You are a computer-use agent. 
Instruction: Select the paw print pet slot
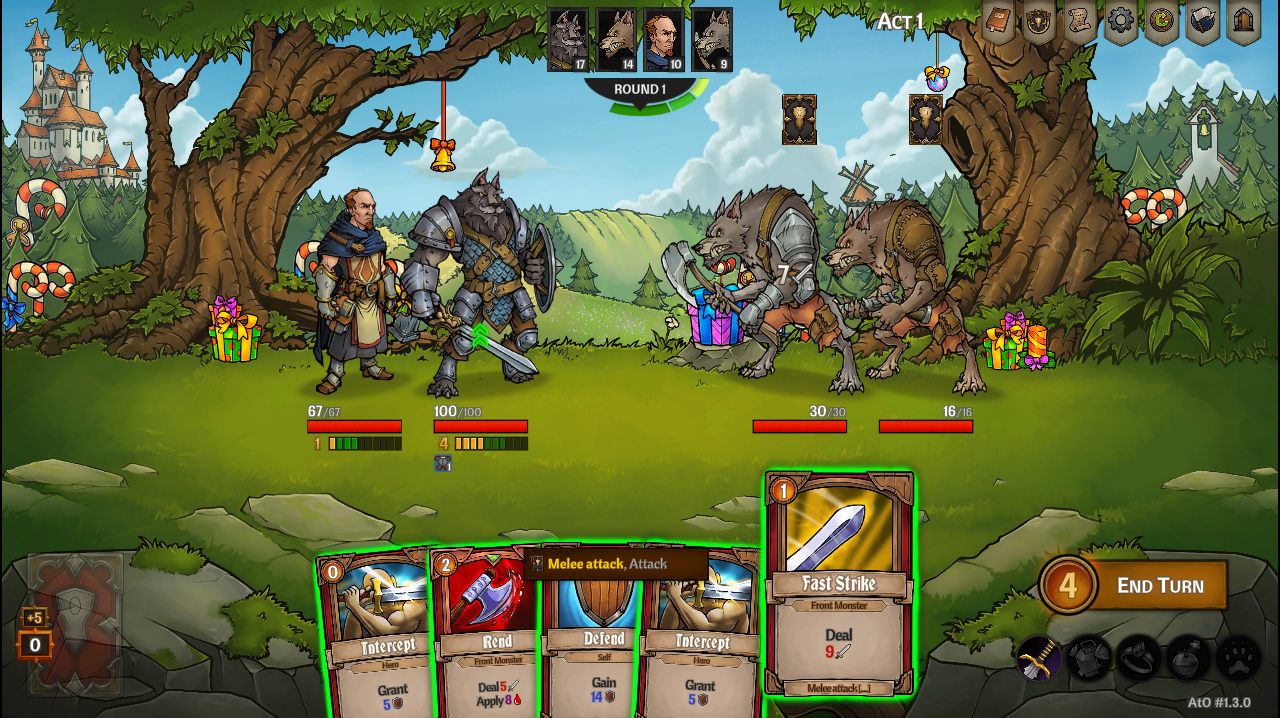[x=1238, y=658]
